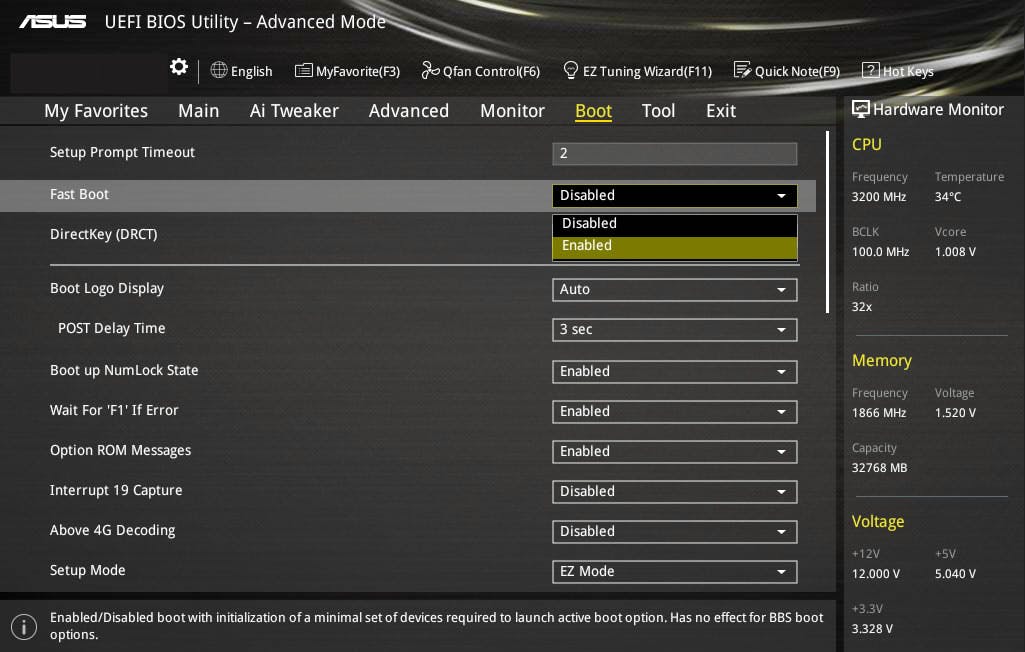Open the Boot up NumLock State dropdown
This screenshot has width=1025, height=652.
tap(674, 372)
